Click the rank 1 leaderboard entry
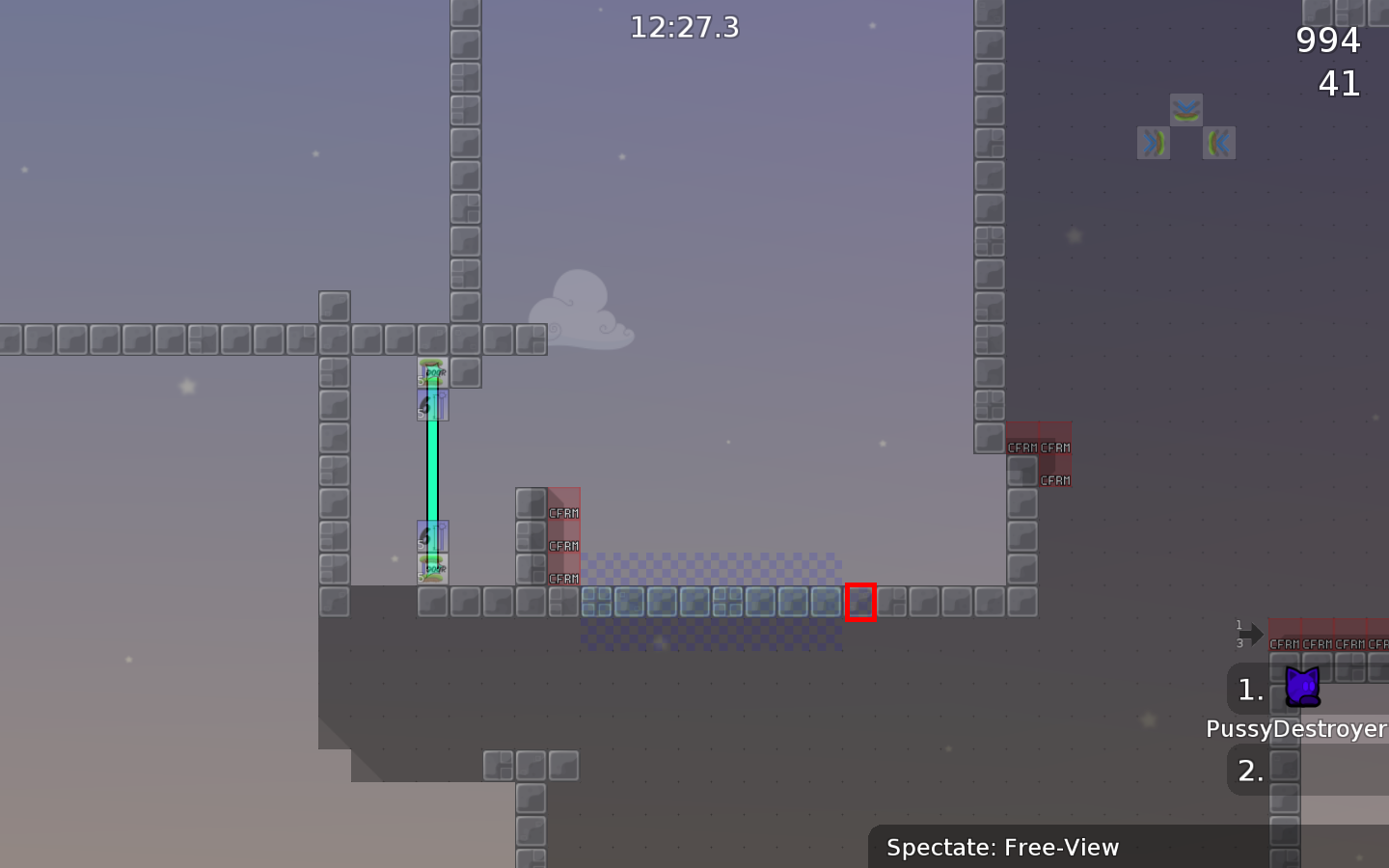The width and height of the screenshot is (1389, 868). click(x=1249, y=690)
